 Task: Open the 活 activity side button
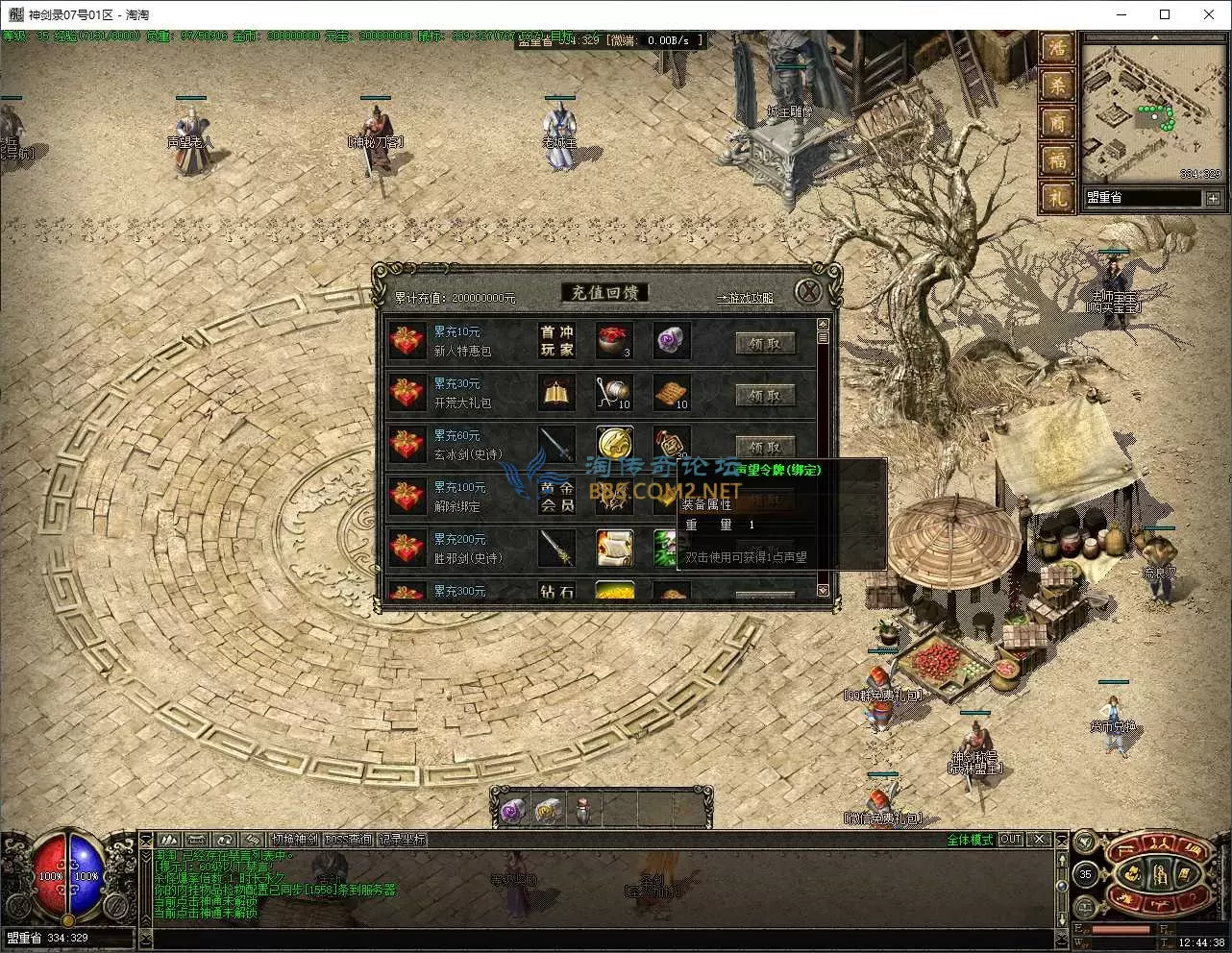[x=1057, y=48]
